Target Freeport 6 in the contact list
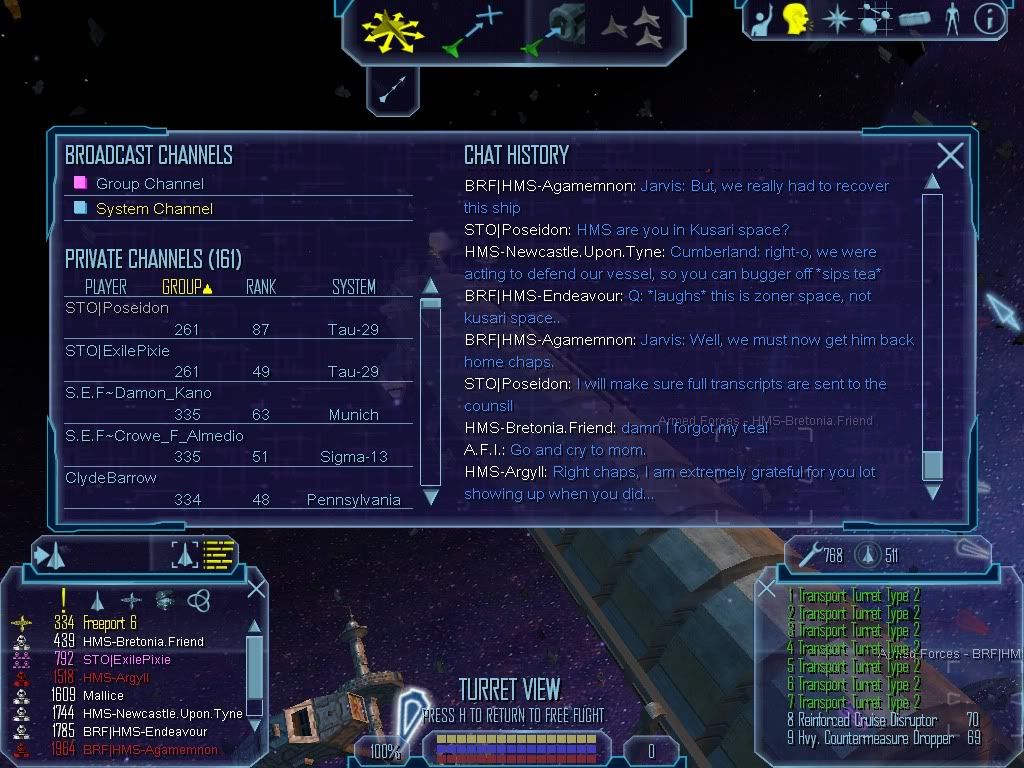1024x768 pixels. pos(110,623)
